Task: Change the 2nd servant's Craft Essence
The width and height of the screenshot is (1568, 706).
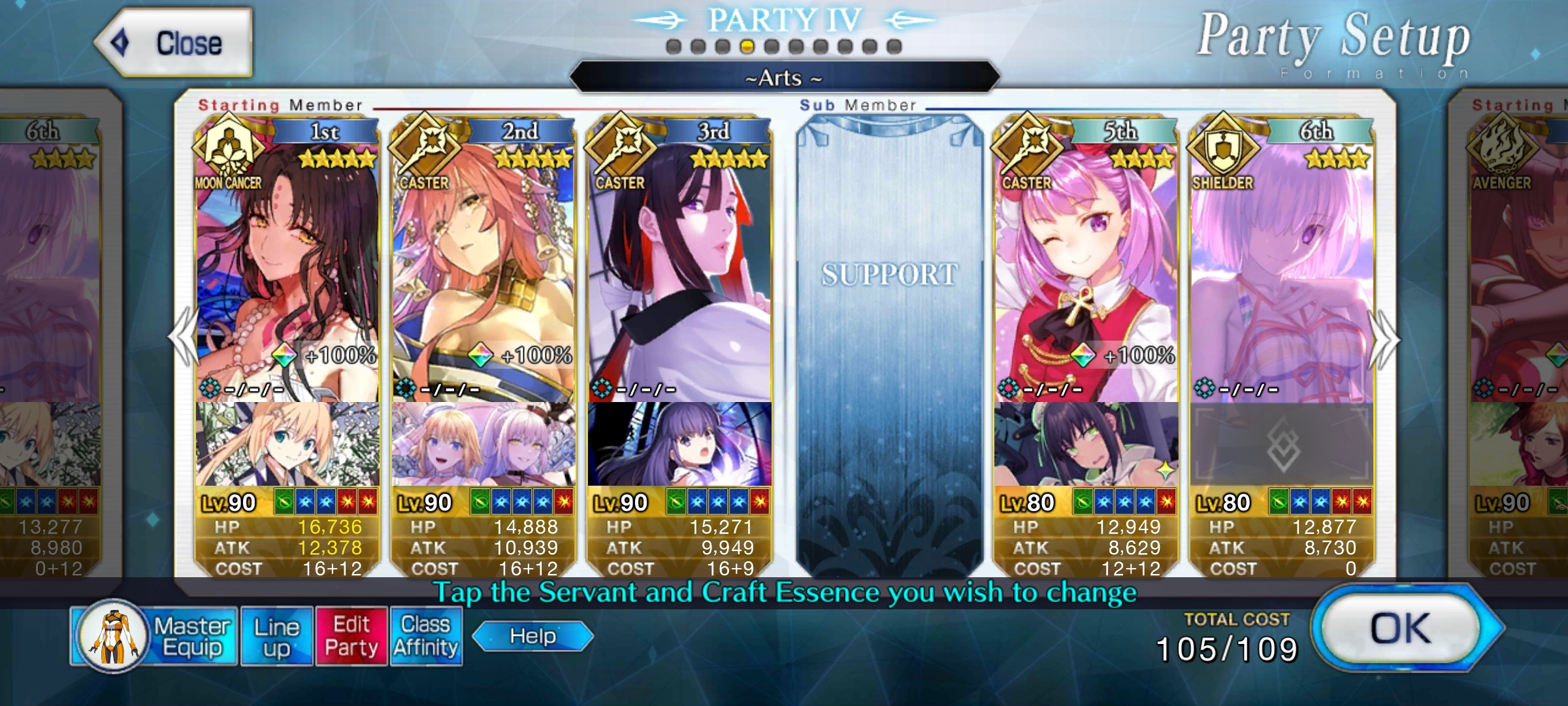Action: coord(483,445)
